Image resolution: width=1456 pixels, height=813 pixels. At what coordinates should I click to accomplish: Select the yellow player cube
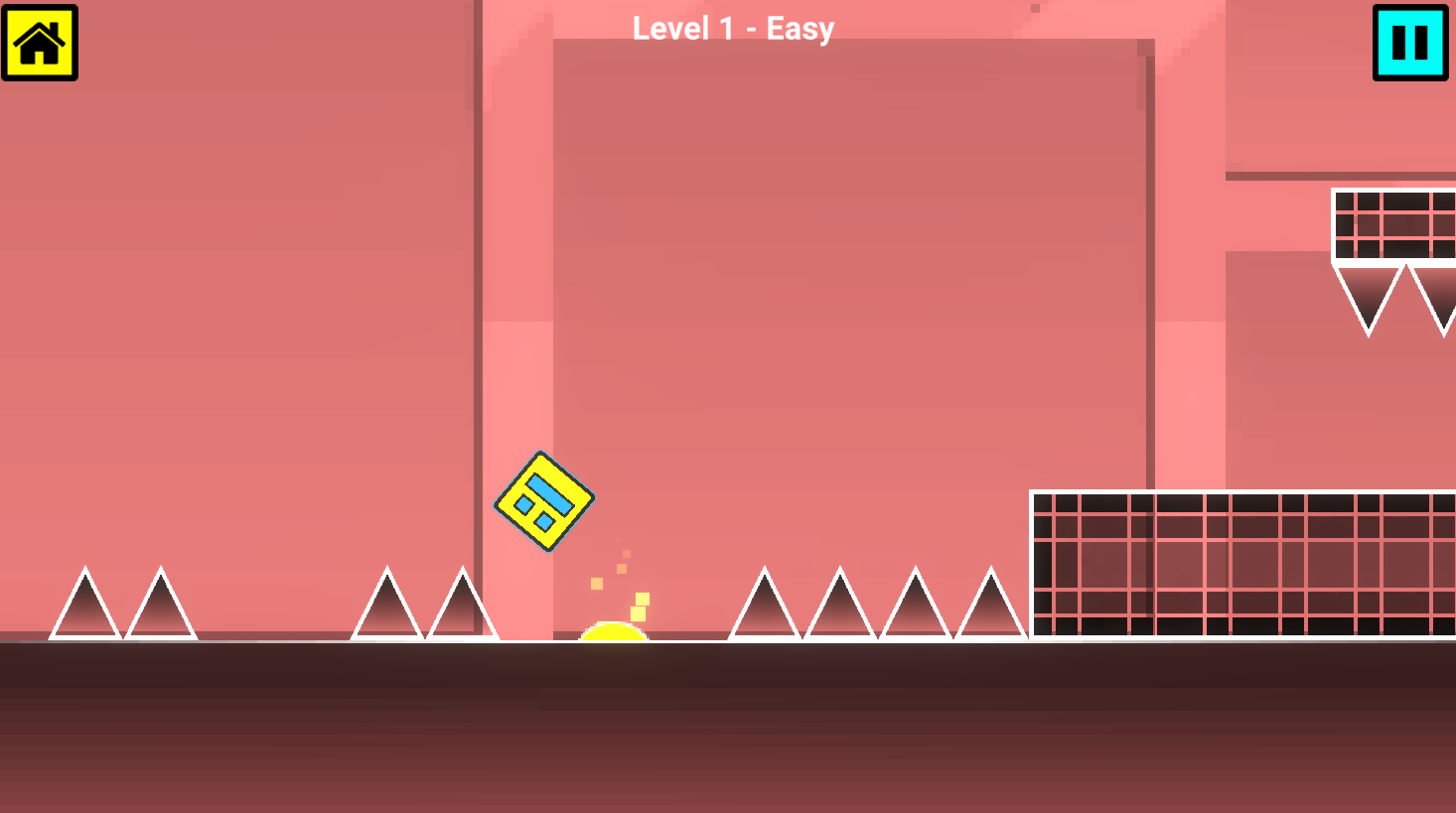(x=543, y=502)
